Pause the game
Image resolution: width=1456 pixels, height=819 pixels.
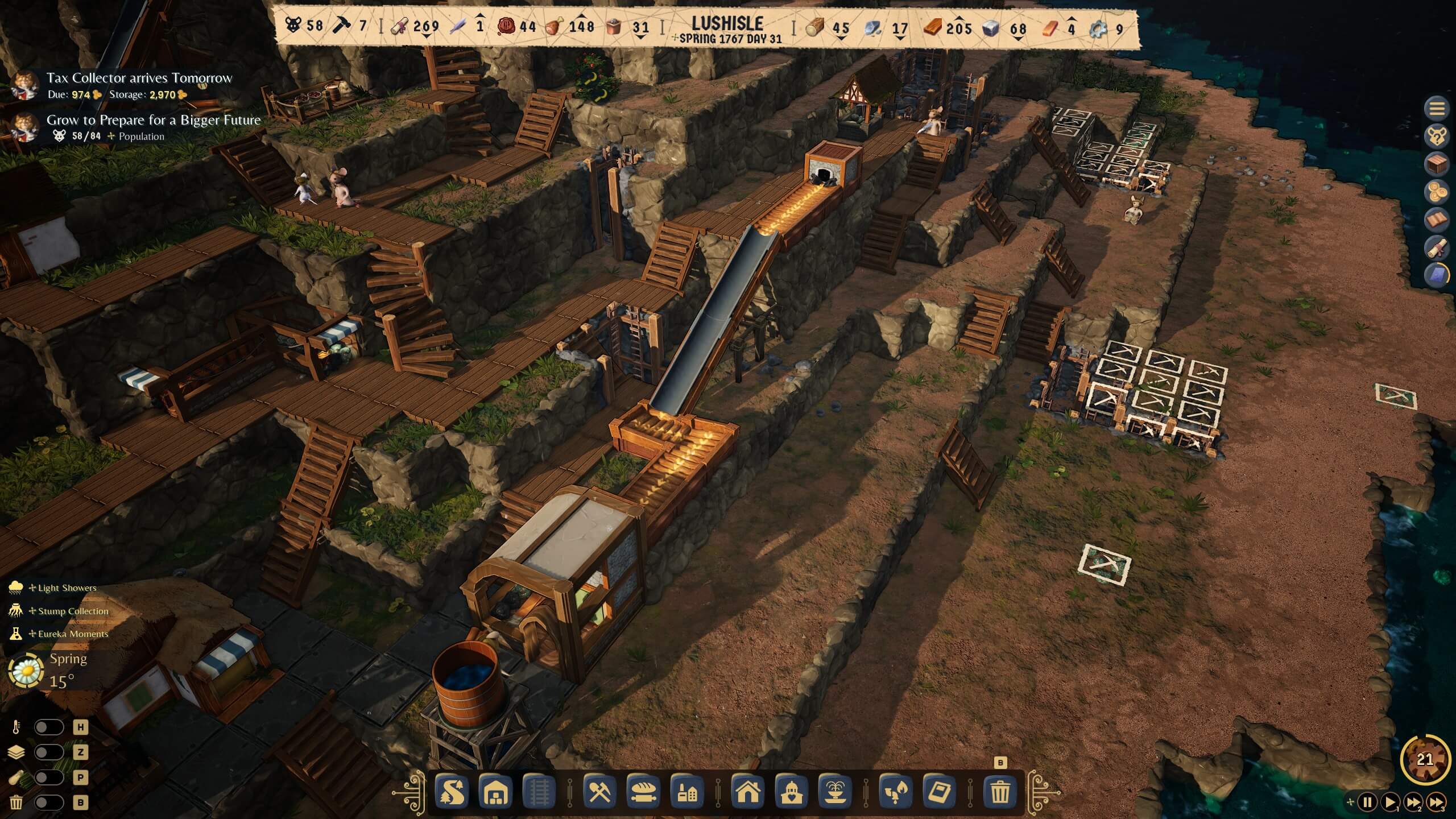point(1368,803)
